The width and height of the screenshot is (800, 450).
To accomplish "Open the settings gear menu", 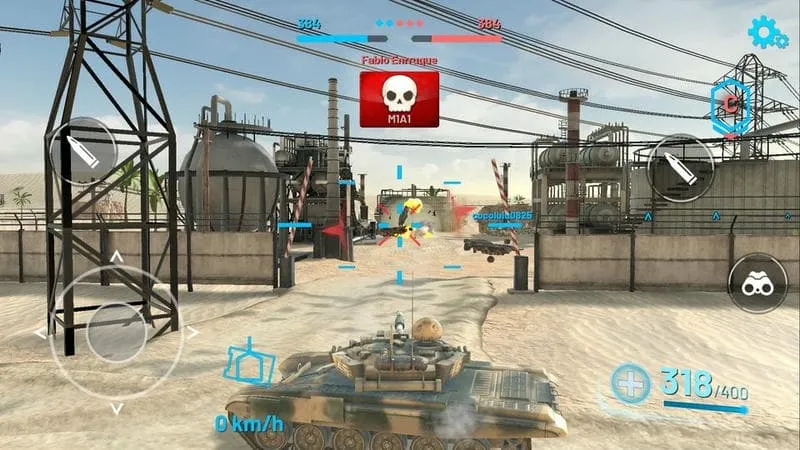I will click(766, 33).
